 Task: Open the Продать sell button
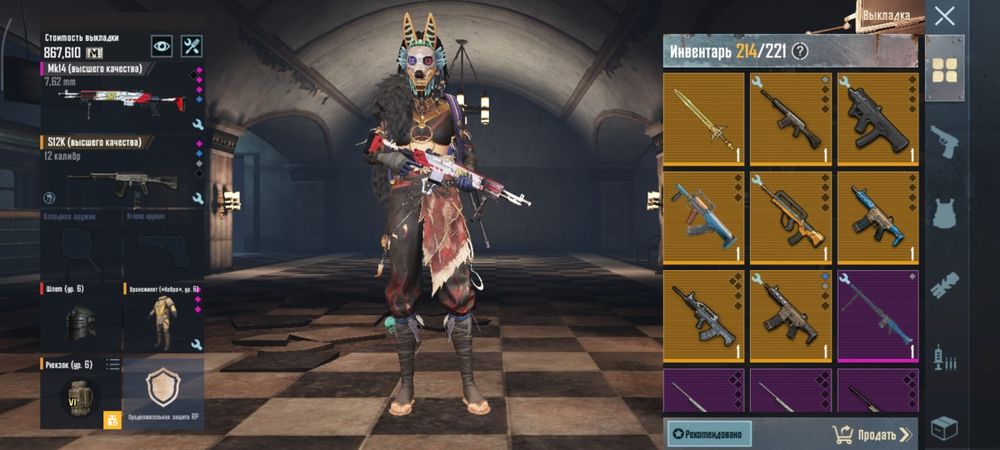872,434
